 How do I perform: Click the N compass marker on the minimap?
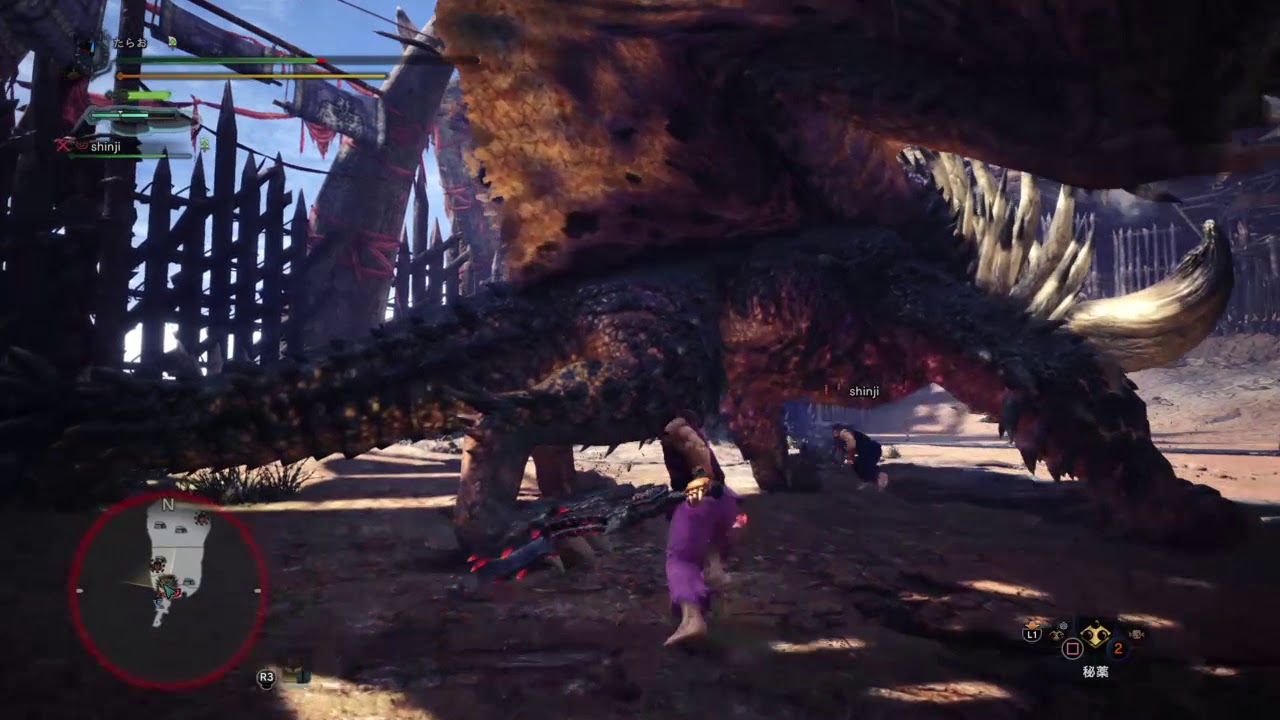tap(167, 505)
